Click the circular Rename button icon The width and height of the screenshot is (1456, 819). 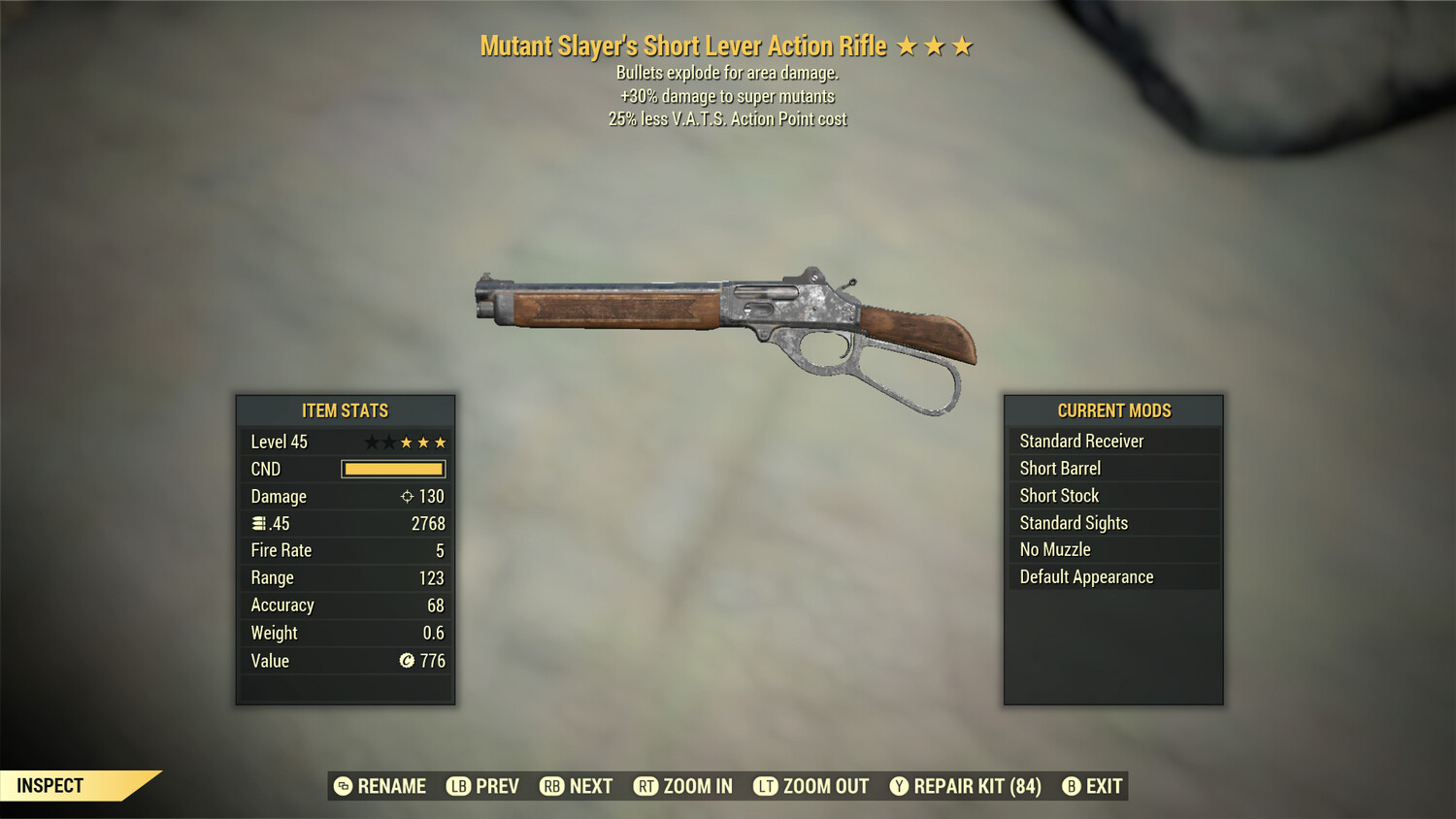342,786
